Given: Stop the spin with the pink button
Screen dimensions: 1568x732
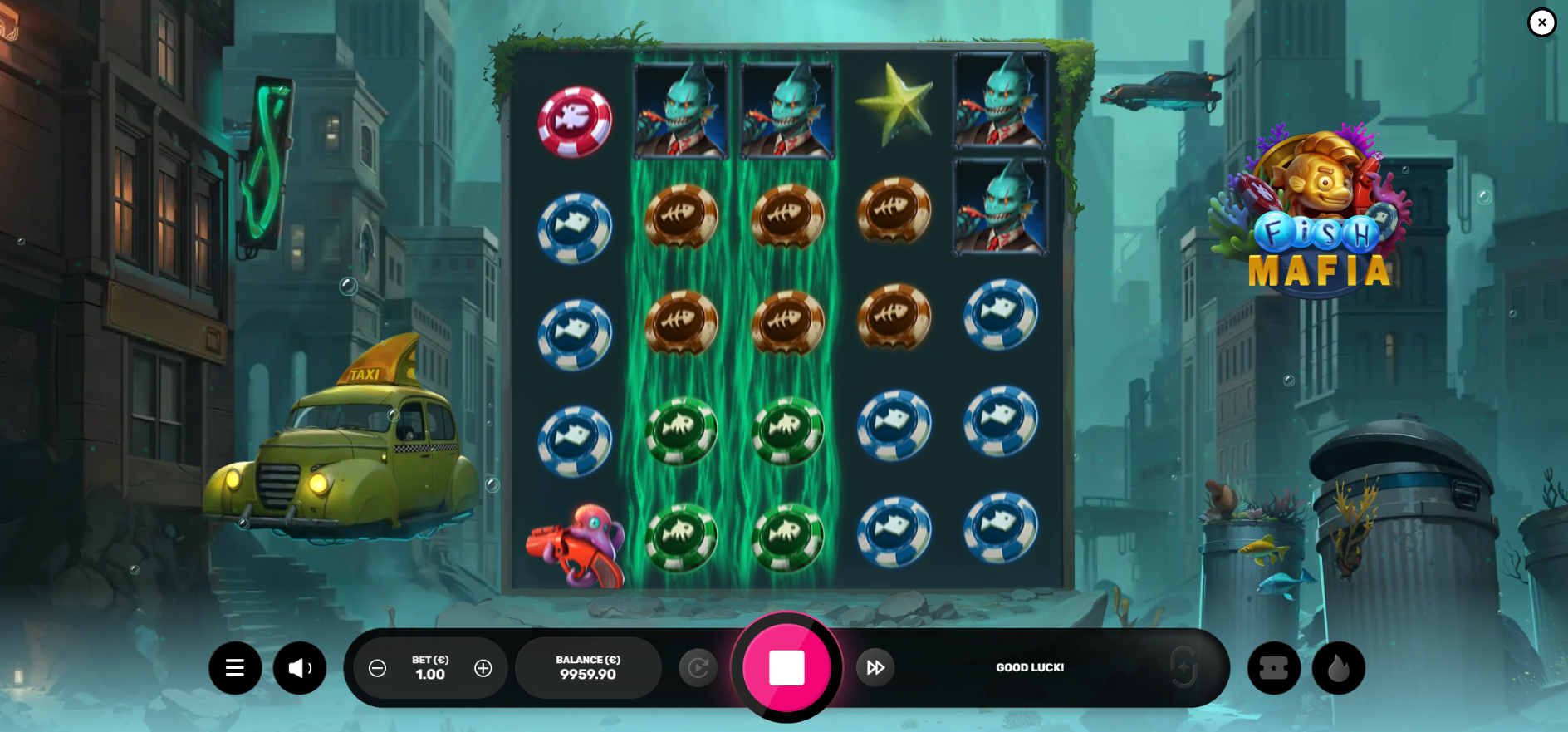Looking at the screenshot, I should click(786, 667).
